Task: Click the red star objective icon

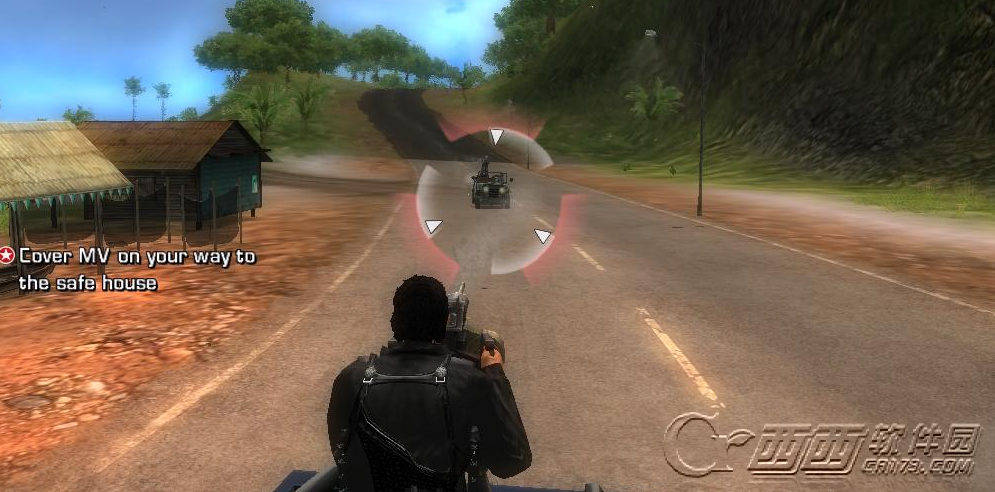Action: (x=8, y=256)
